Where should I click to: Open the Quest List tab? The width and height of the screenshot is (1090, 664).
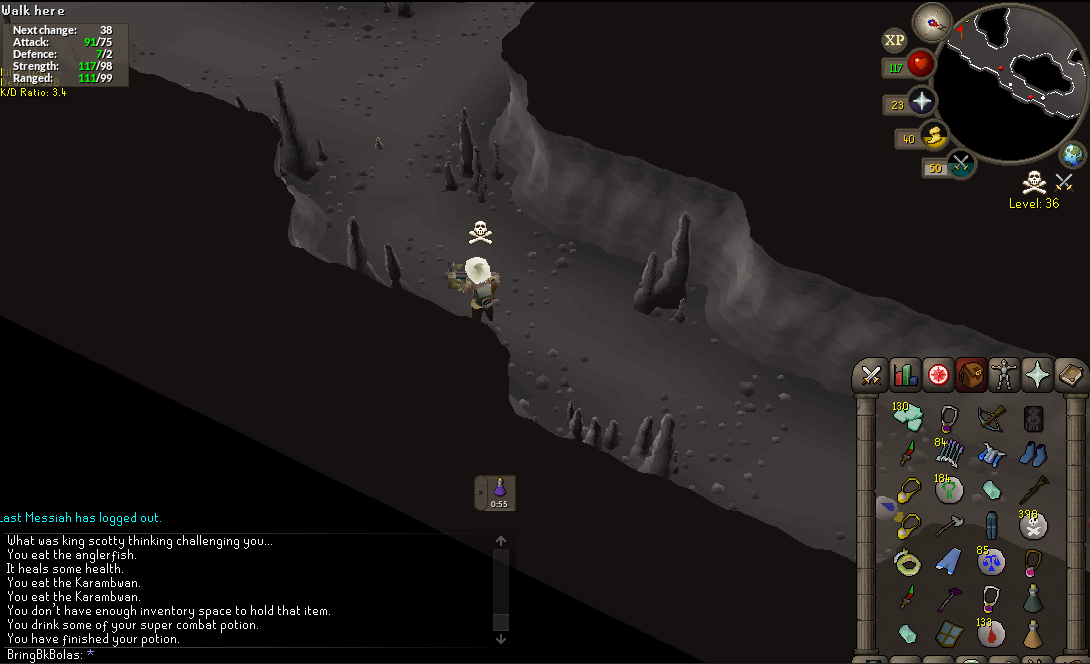click(x=938, y=375)
